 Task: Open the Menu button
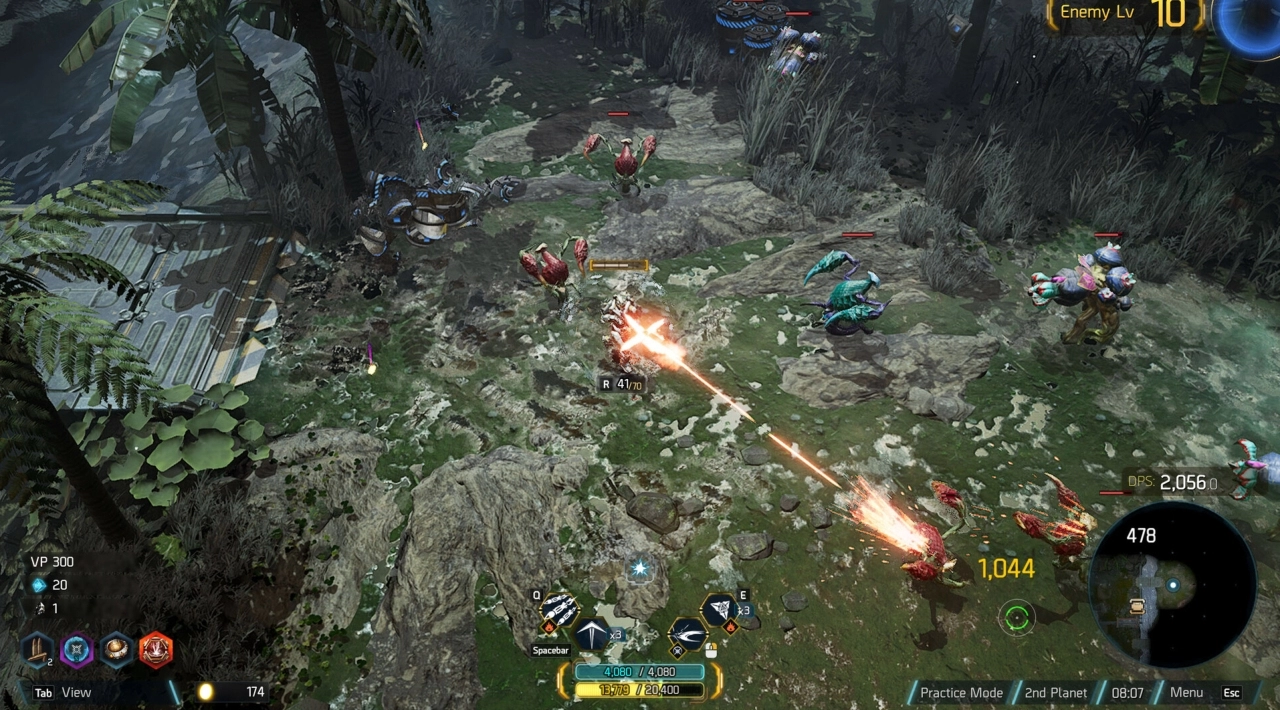tap(1186, 692)
